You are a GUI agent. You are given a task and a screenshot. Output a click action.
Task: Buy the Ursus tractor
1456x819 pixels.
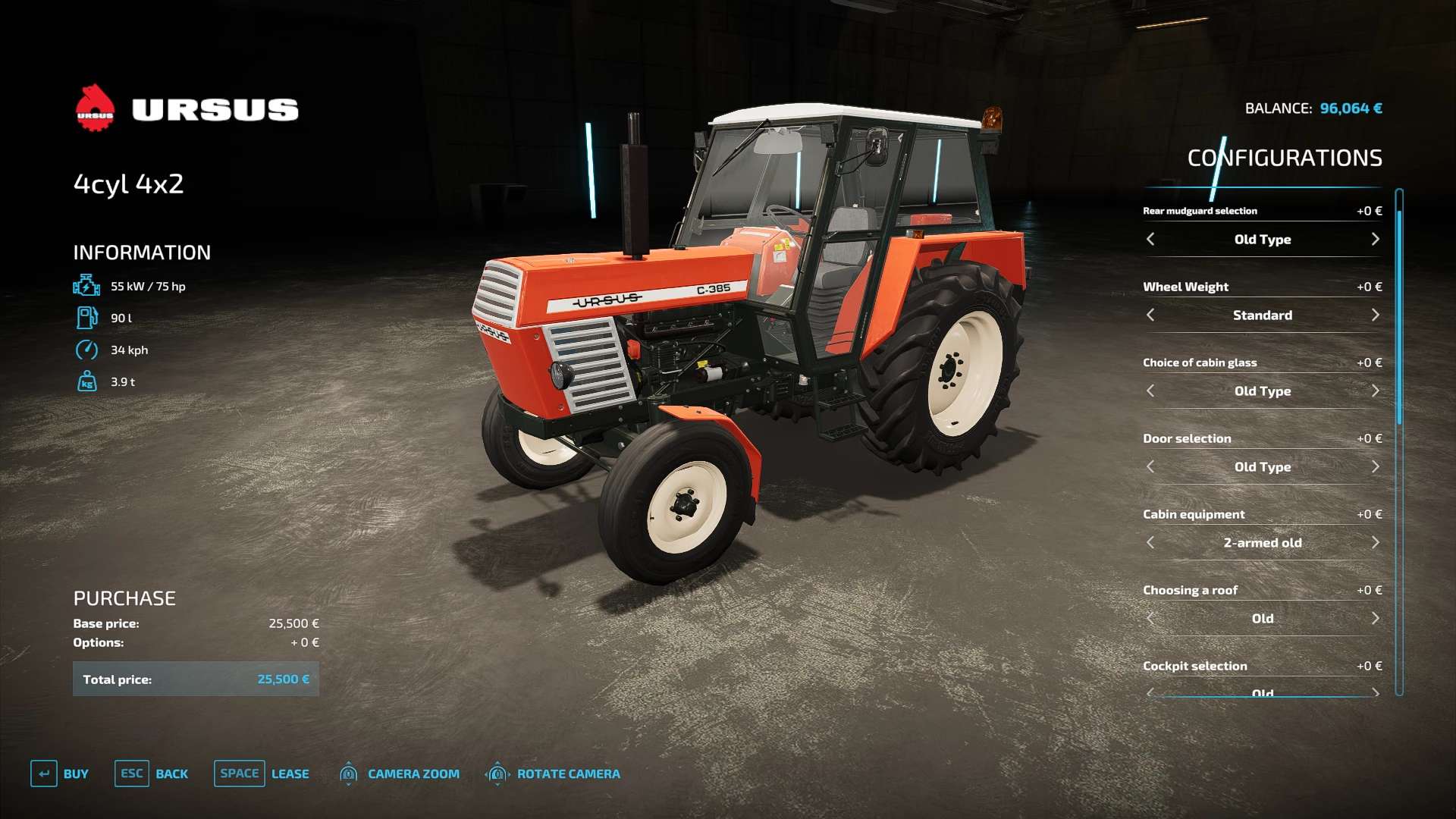click(60, 773)
